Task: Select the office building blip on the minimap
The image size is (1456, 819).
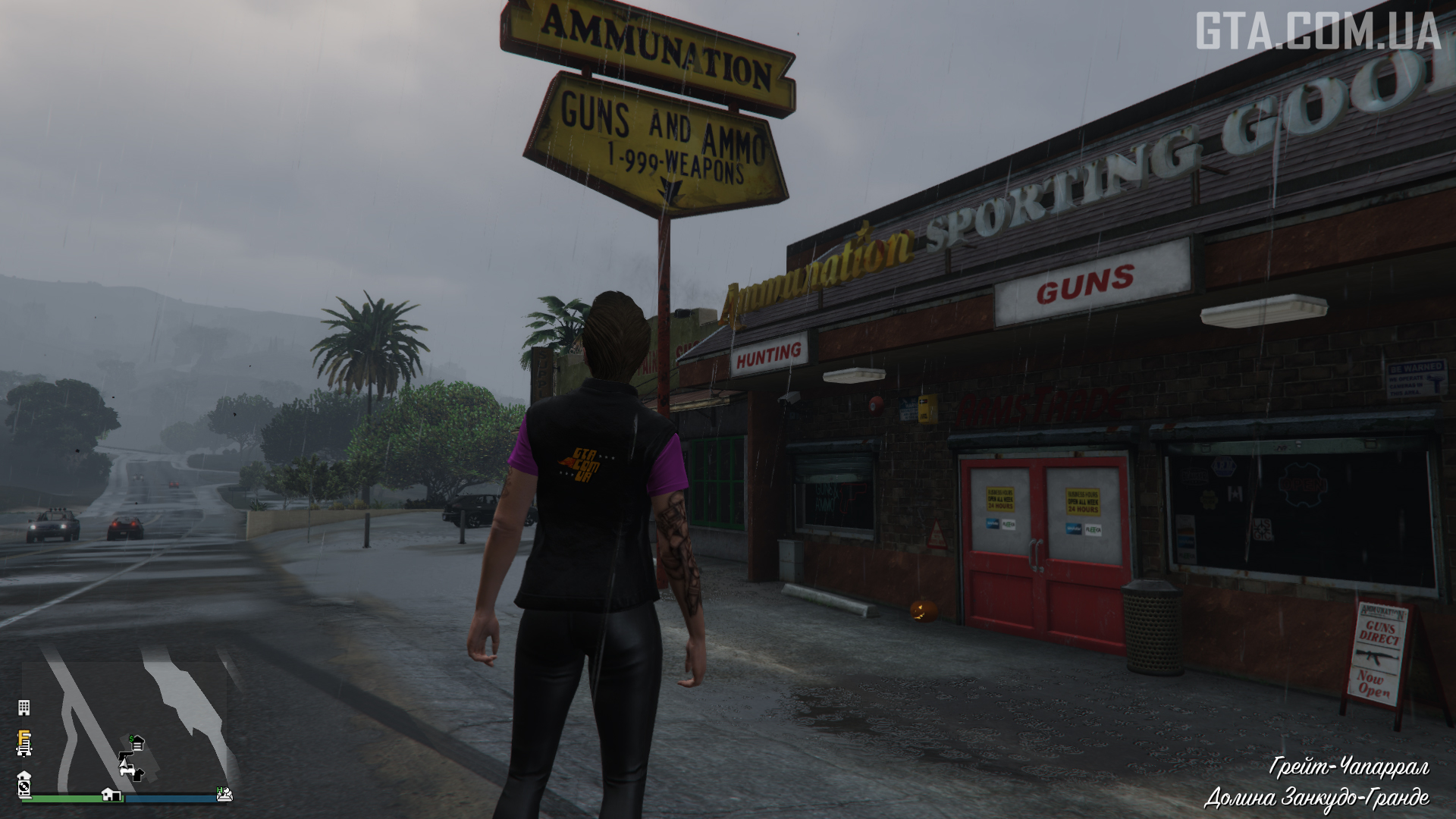Action: click(24, 708)
